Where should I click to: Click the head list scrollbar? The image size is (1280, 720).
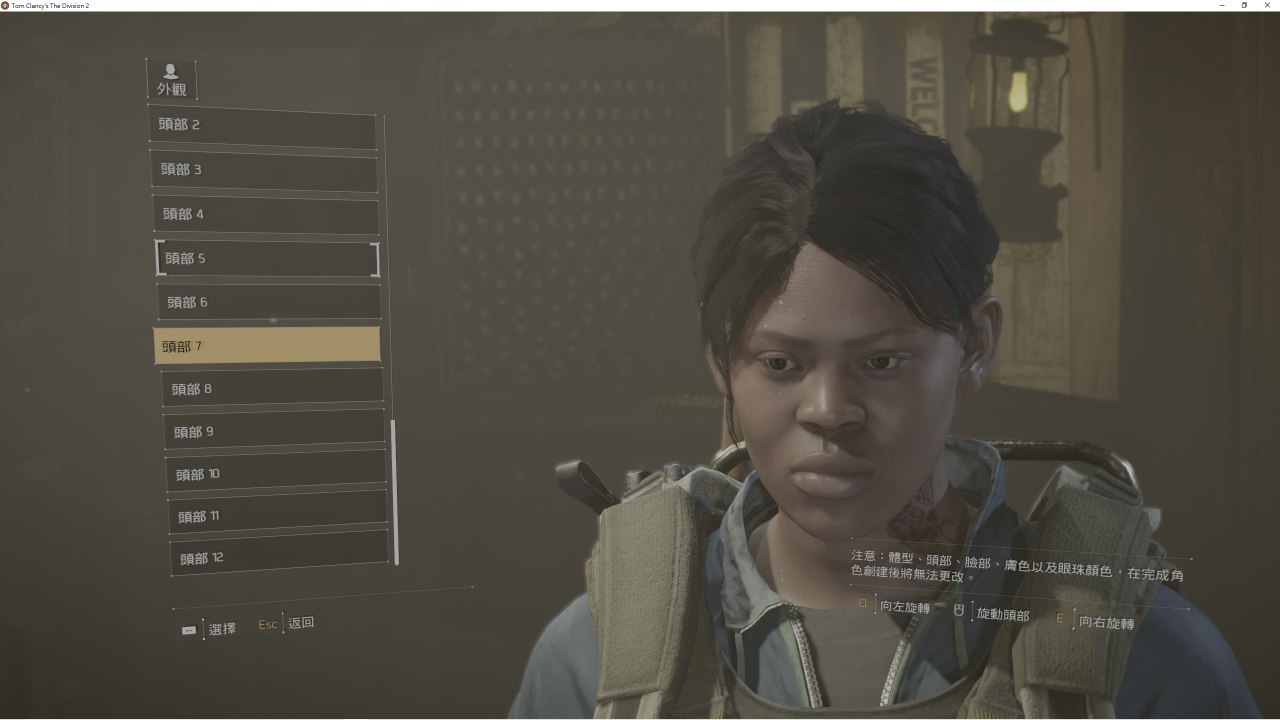pos(395,490)
